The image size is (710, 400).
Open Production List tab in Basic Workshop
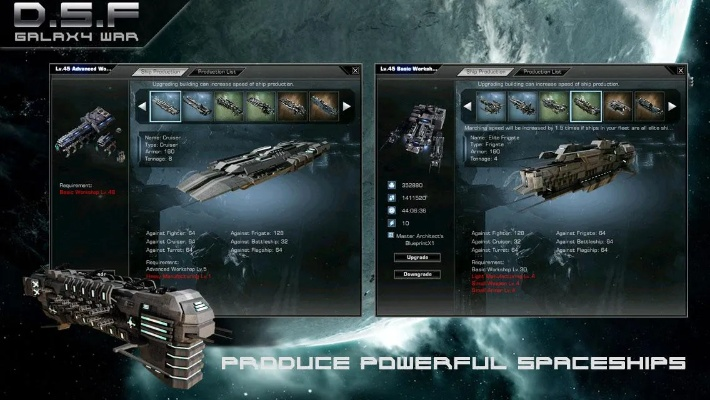541,72
